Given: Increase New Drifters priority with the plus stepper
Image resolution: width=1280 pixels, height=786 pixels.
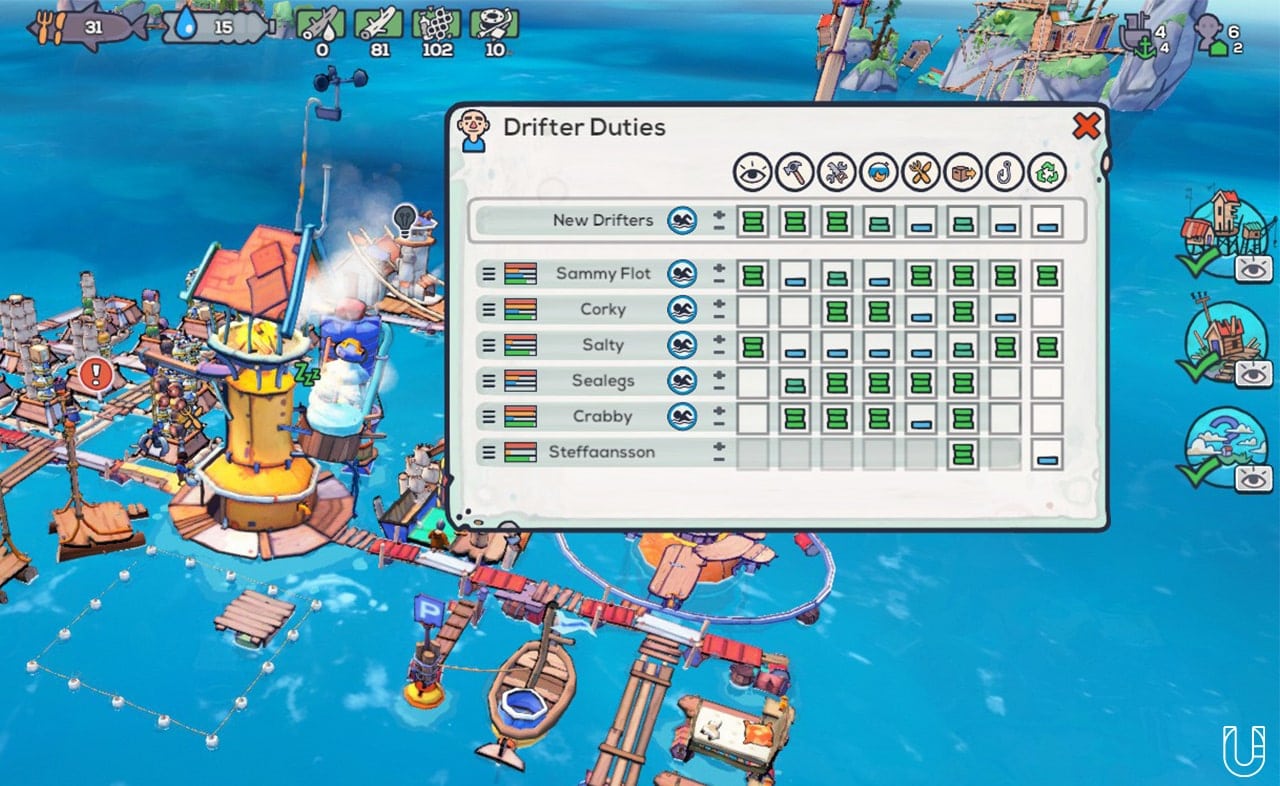Looking at the screenshot, I should (x=717, y=214).
